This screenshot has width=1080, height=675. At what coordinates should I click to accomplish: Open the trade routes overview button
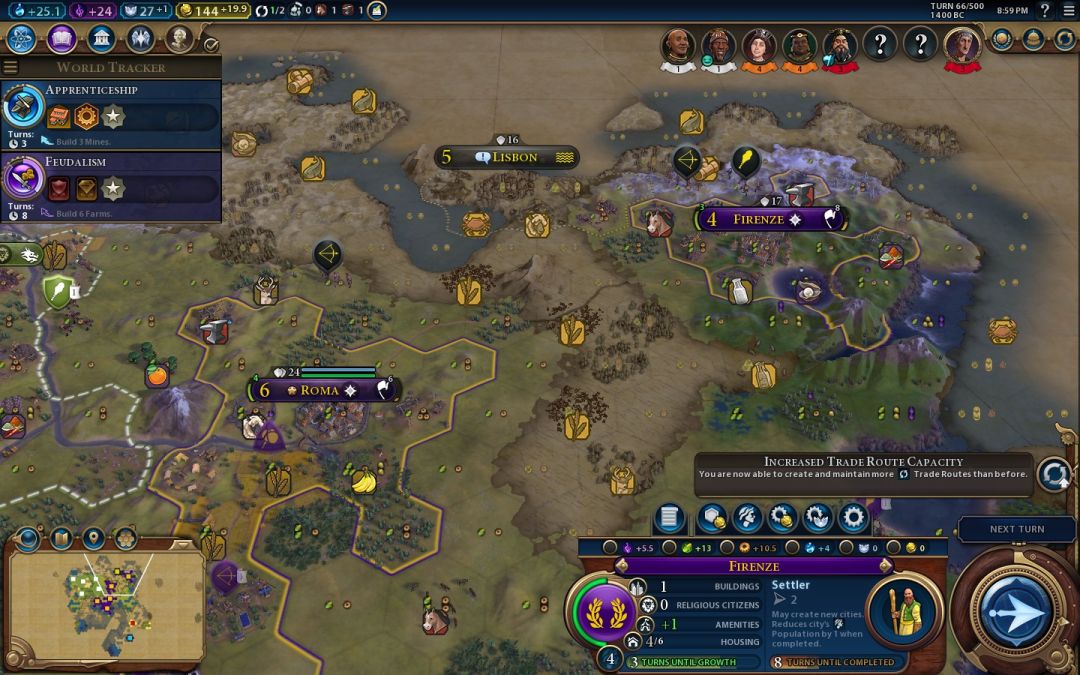click(1053, 473)
